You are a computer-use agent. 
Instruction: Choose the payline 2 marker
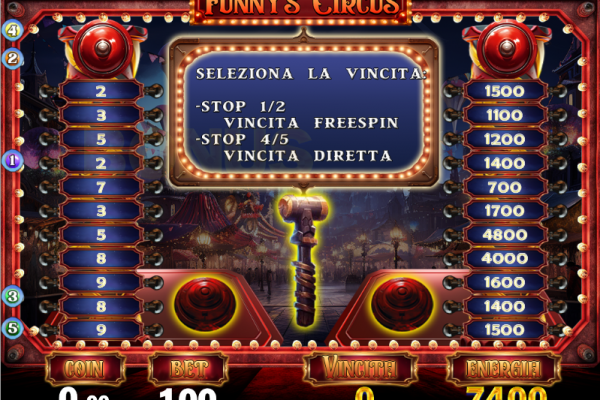tap(13, 58)
